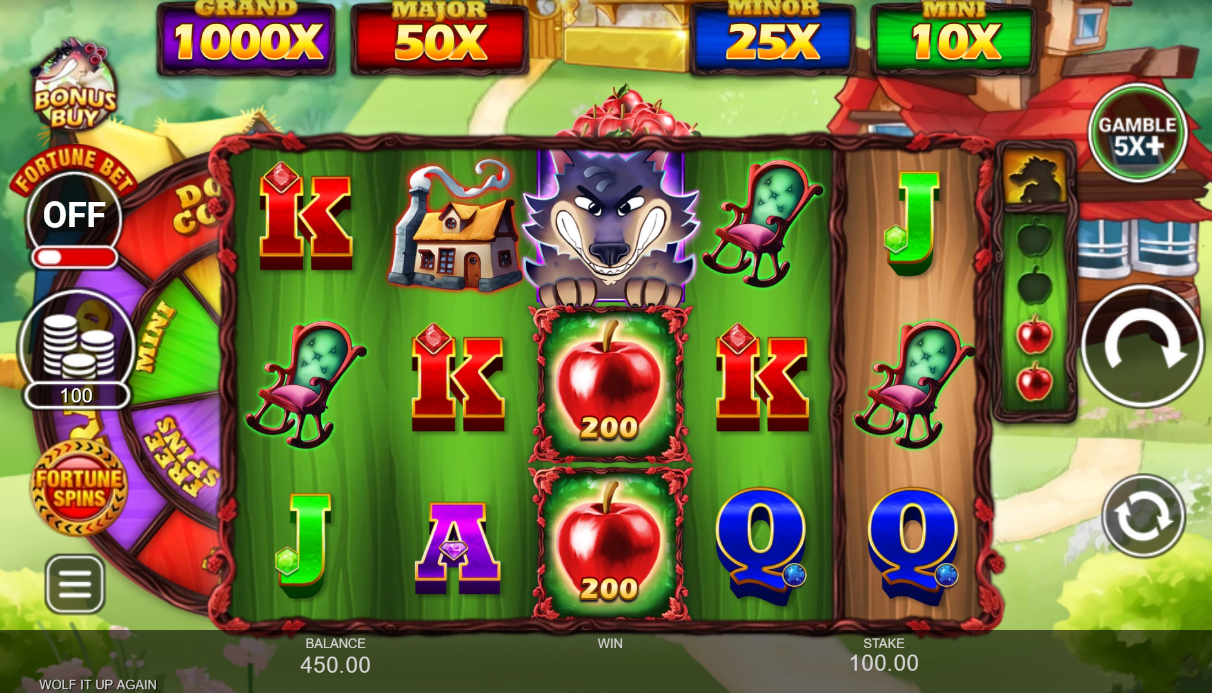This screenshot has height=693, width=1212.
Task: Click the Gamble 5X+ button
Action: (1137, 133)
